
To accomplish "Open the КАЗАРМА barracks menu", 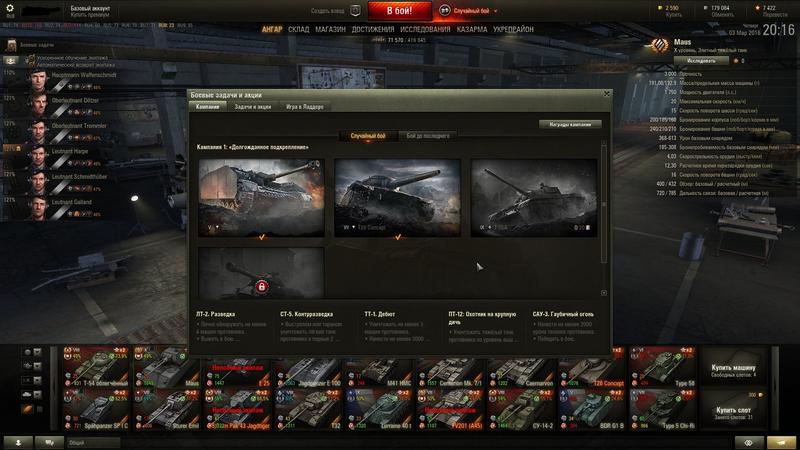I will 472,30.
